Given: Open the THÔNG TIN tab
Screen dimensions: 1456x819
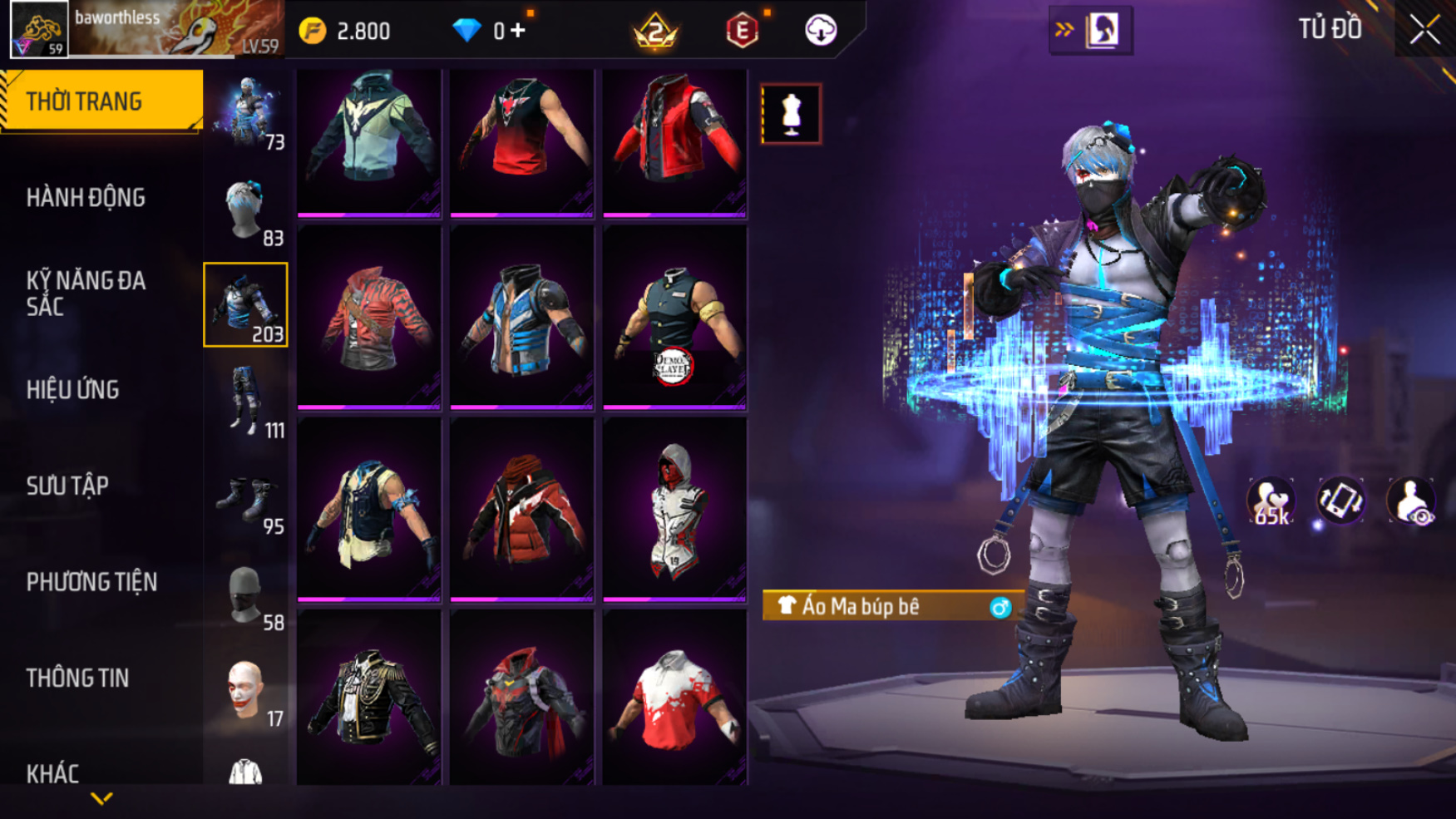Looking at the screenshot, I should click(77, 678).
